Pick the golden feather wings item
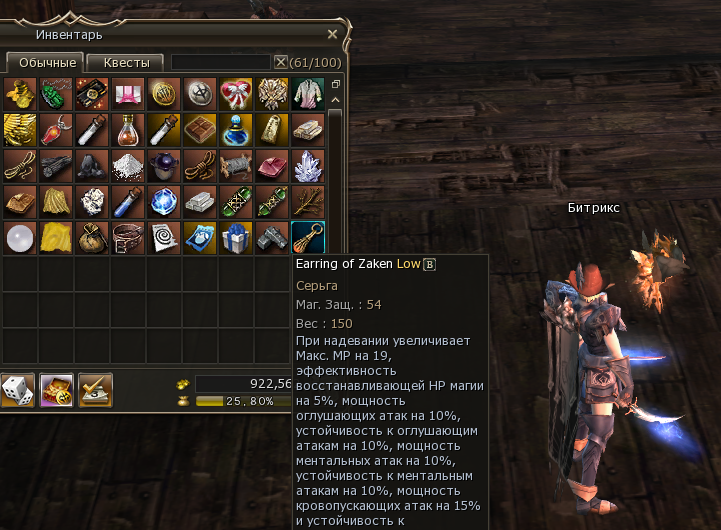Image resolution: width=721 pixels, height=530 pixels. coord(19,129)
